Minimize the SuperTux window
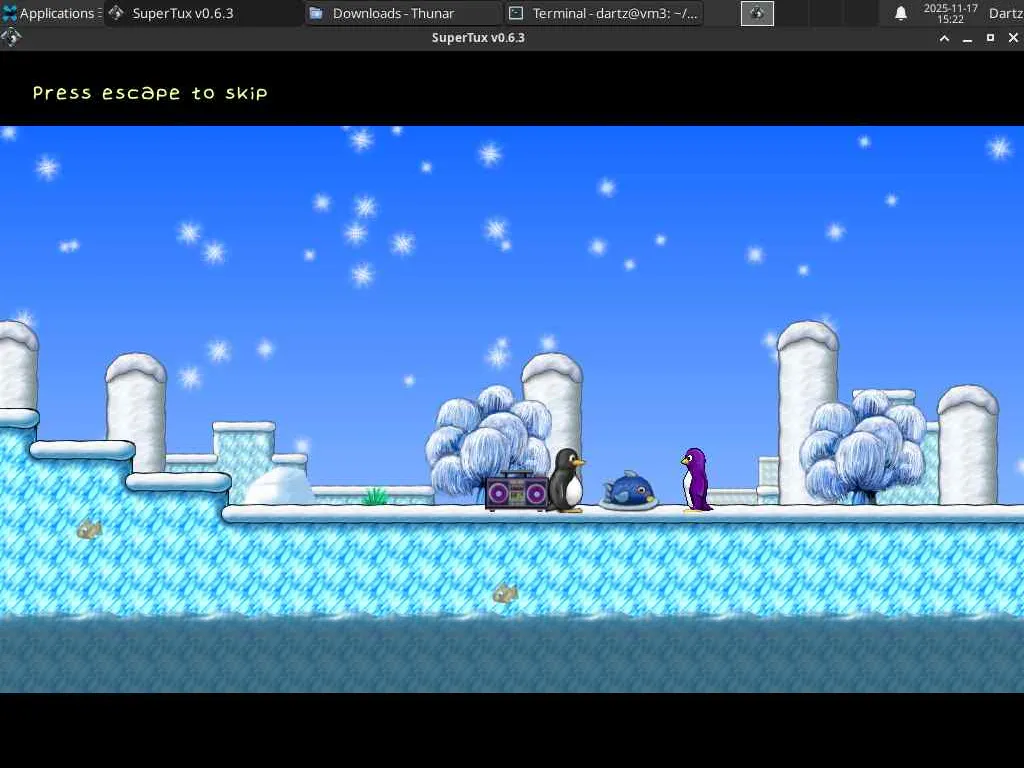 [x=967, y=39]
